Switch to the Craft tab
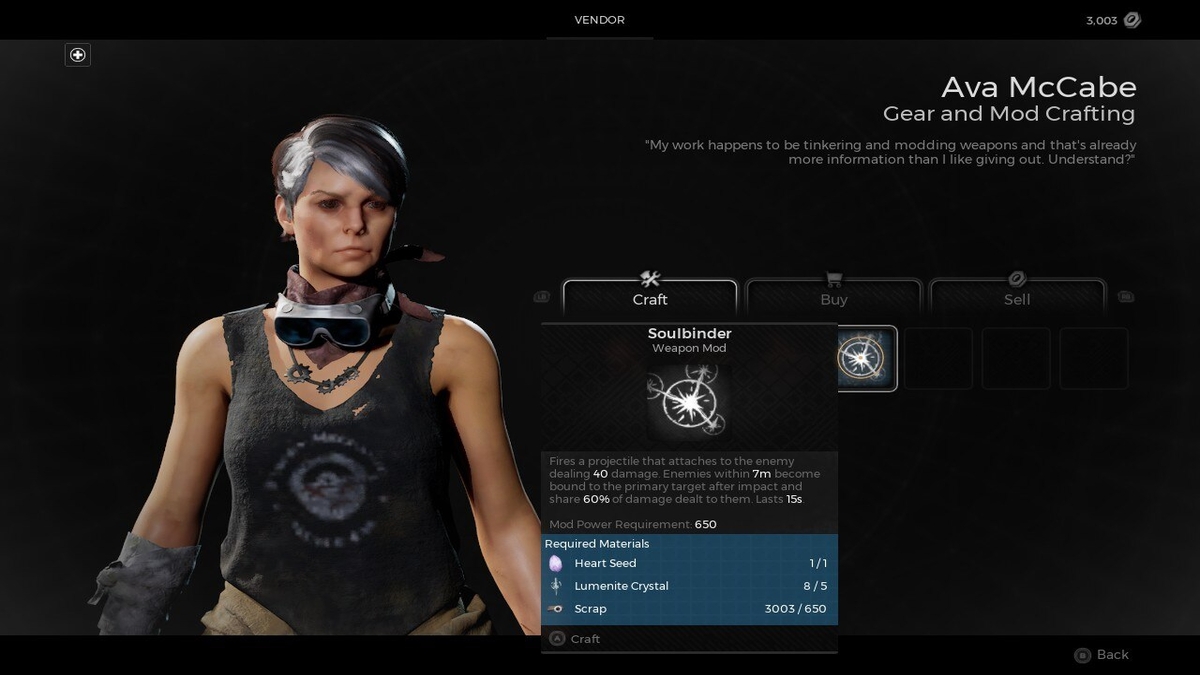Viewport: 1200px width, 675px height. click(x=650, y=298)
